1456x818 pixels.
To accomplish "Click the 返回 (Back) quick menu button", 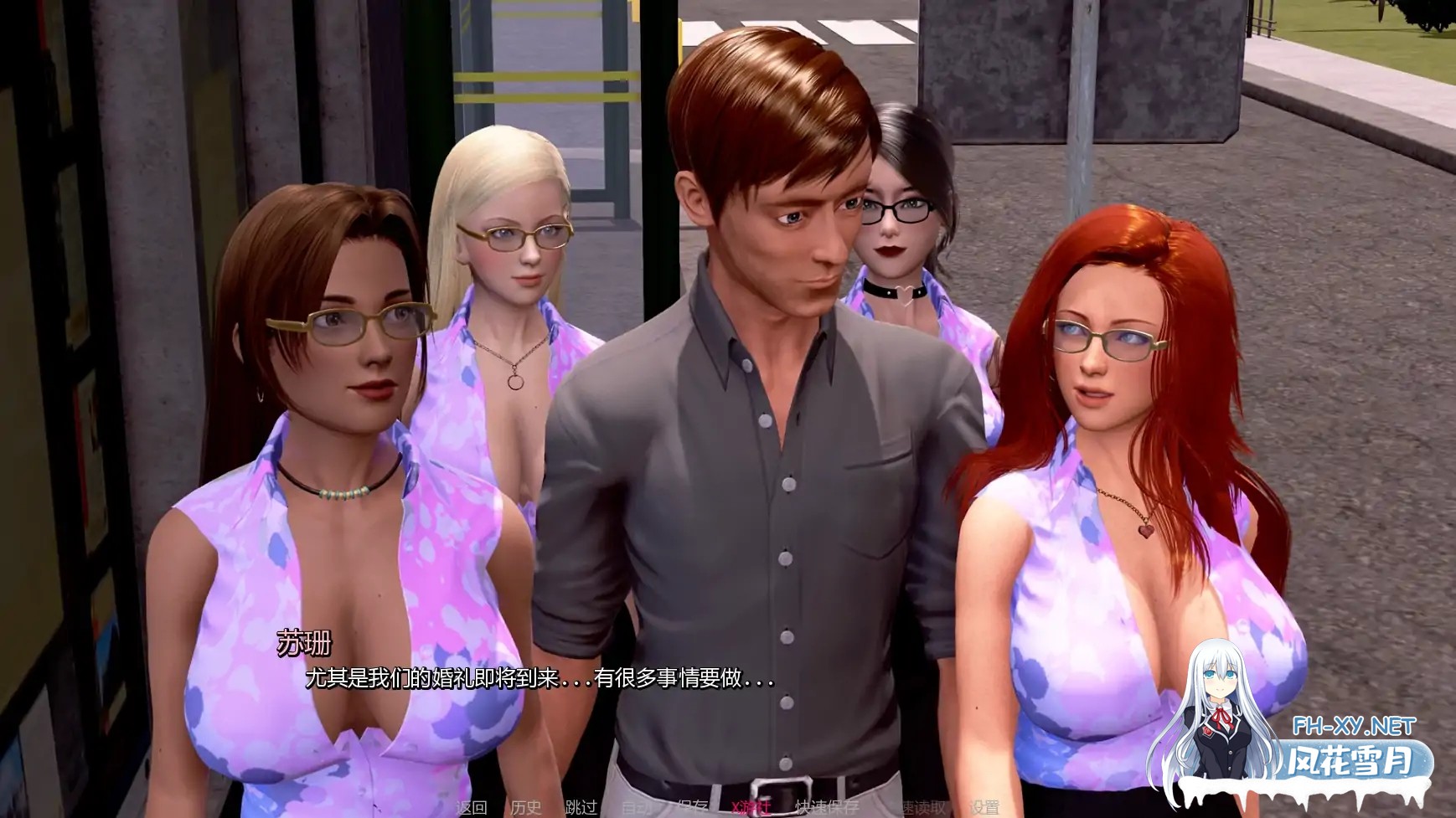I will click(472, 807).
